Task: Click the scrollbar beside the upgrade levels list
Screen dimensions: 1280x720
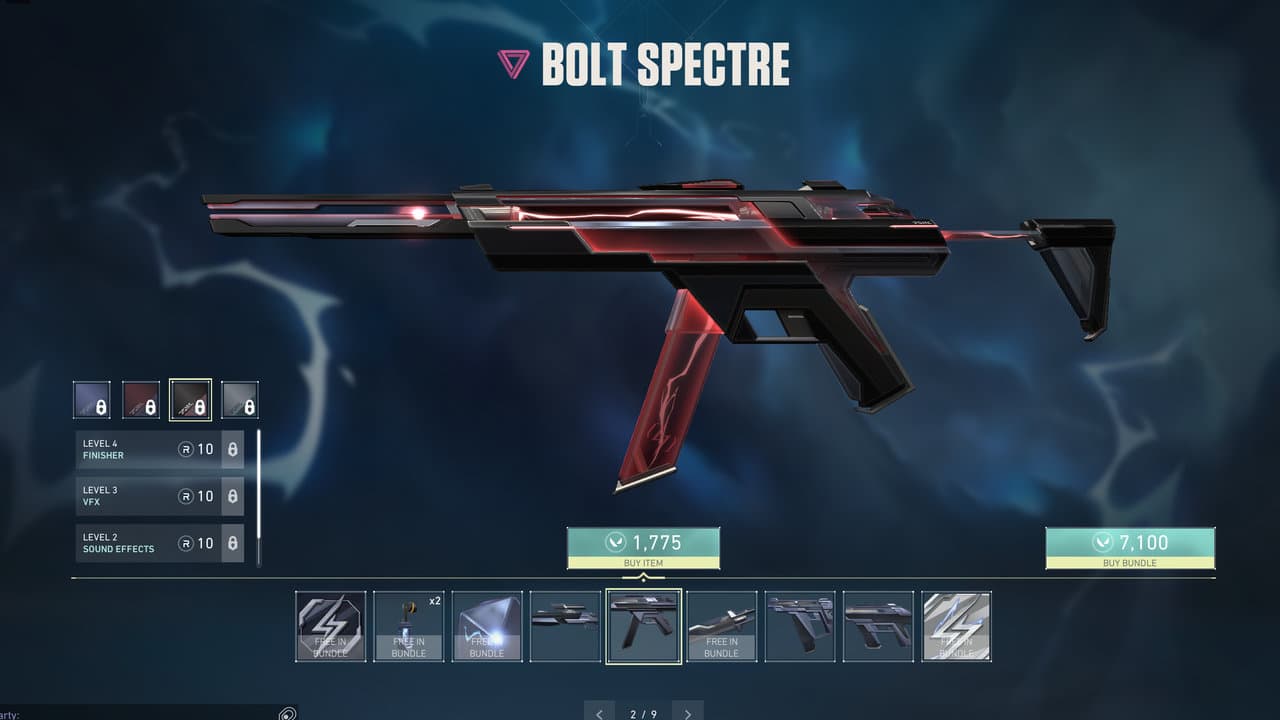Action: click(258, 497)
